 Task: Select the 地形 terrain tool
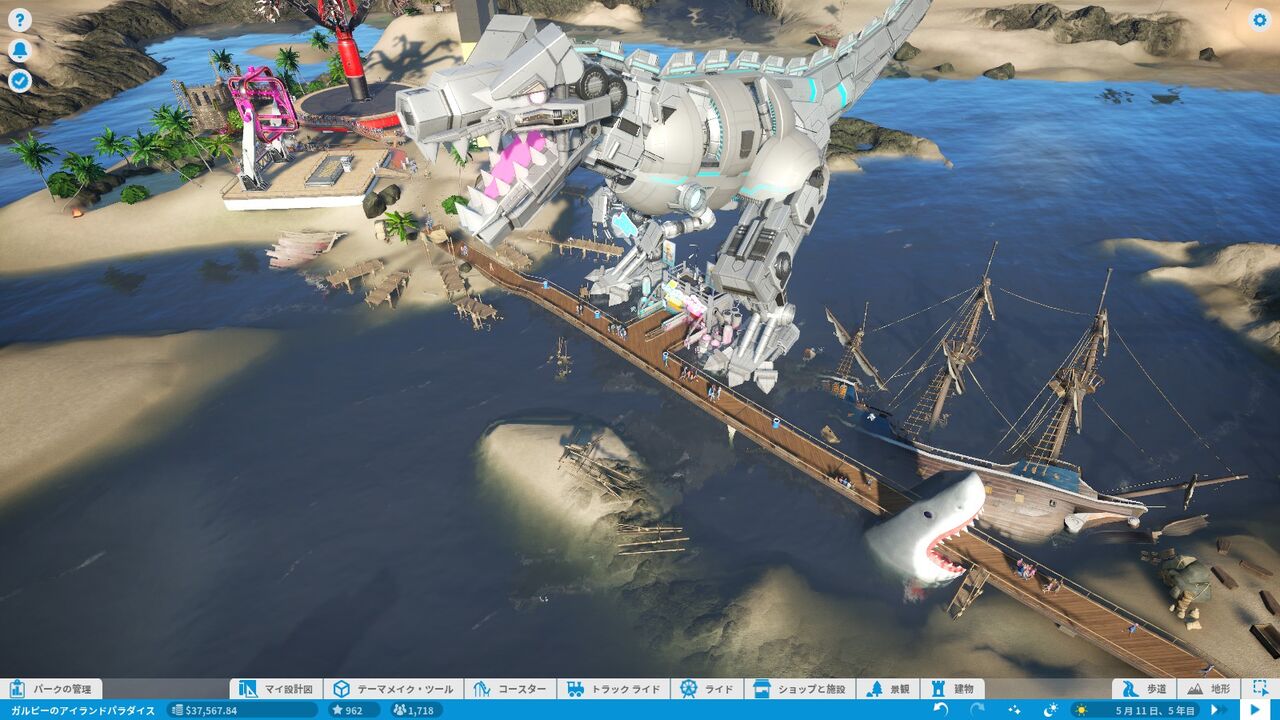pyautogui.click(x=1209, y=689)
